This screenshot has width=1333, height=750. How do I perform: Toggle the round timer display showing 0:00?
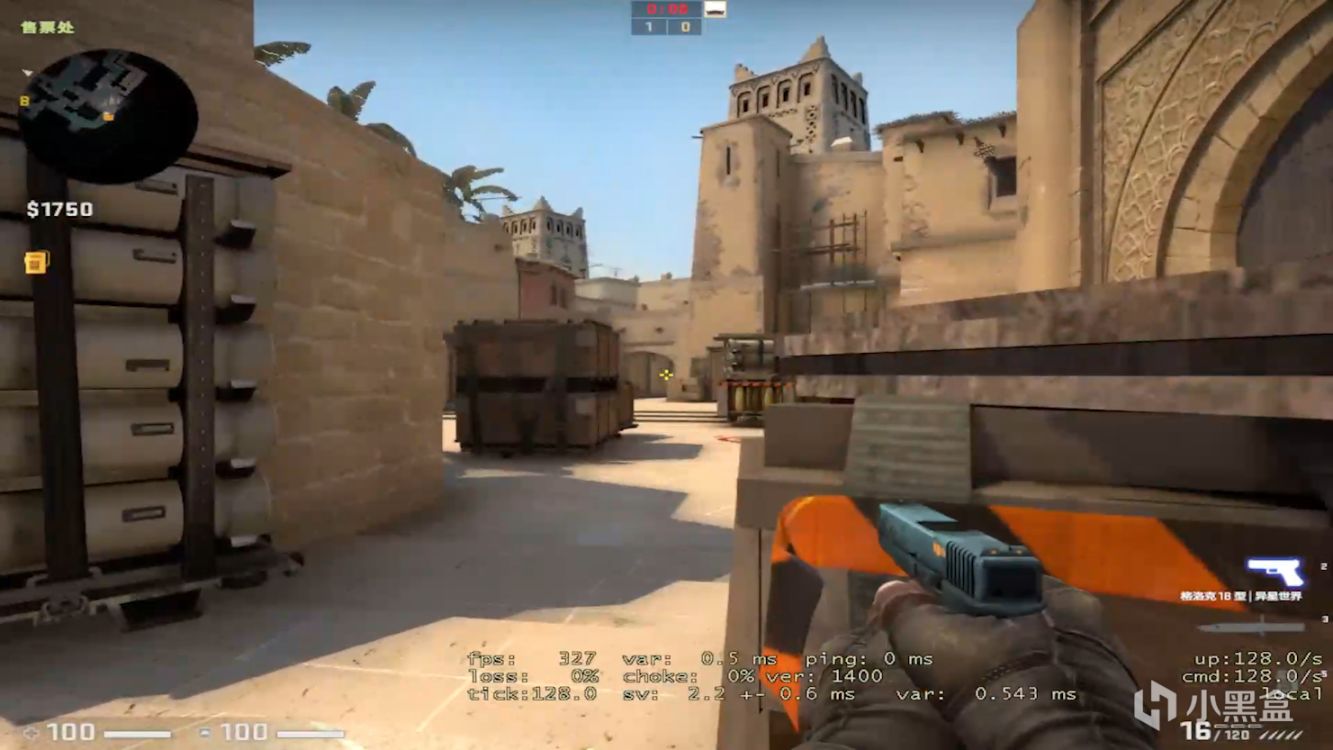tap(668, 9)
